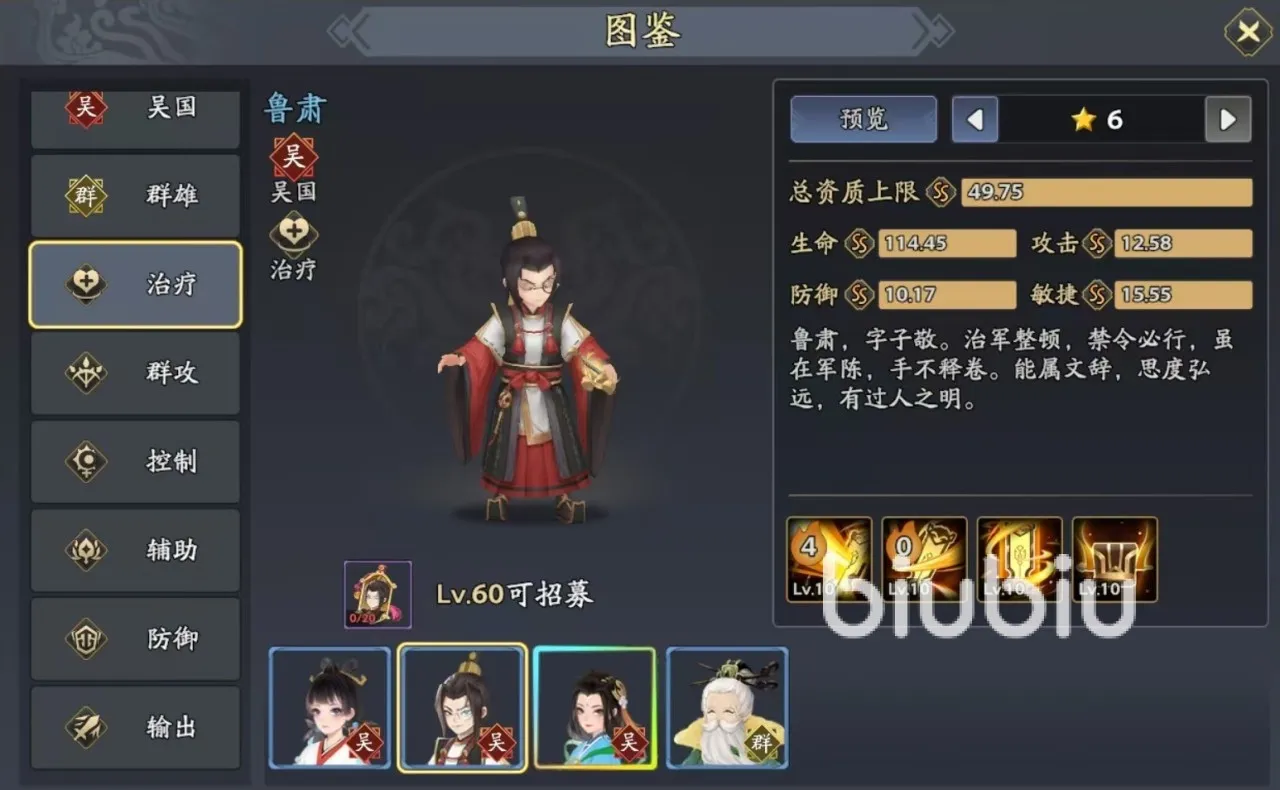The image size is (1280, 790).
Task: Click the right arrow to raise the star level
Action: pos(1228,119)
